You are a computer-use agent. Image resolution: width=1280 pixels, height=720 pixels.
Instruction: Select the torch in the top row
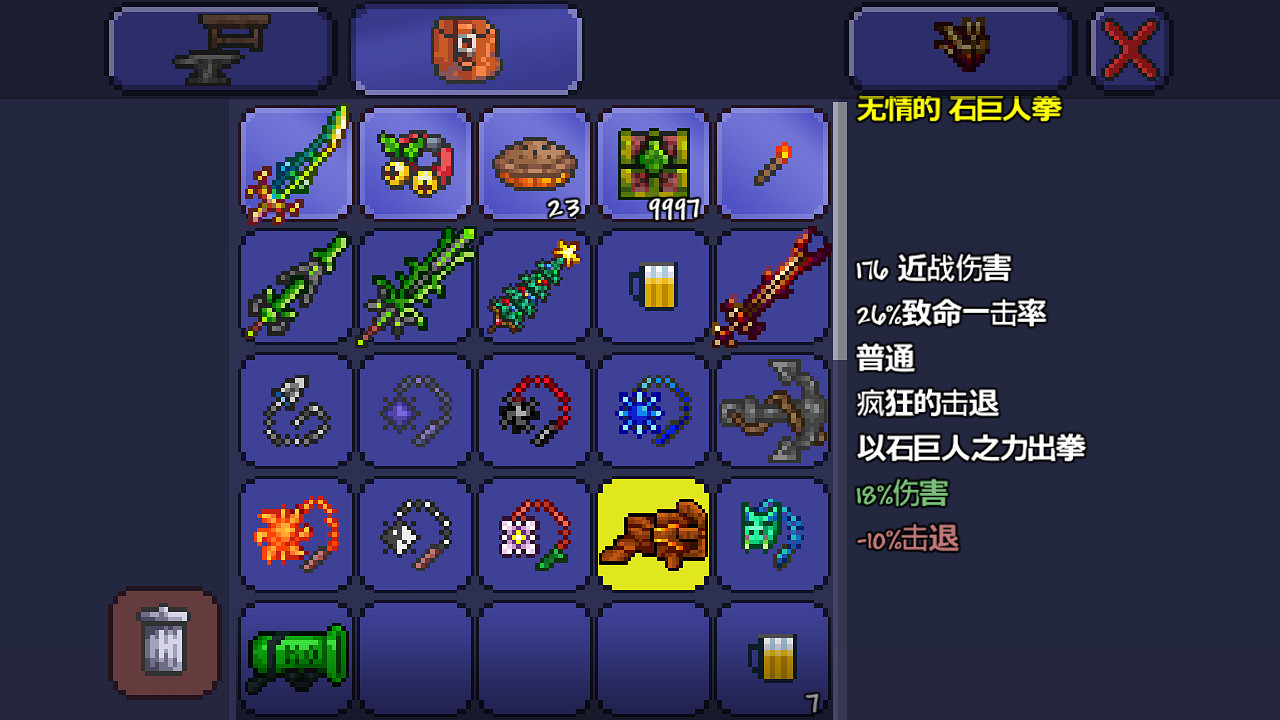tap(772, 163)
